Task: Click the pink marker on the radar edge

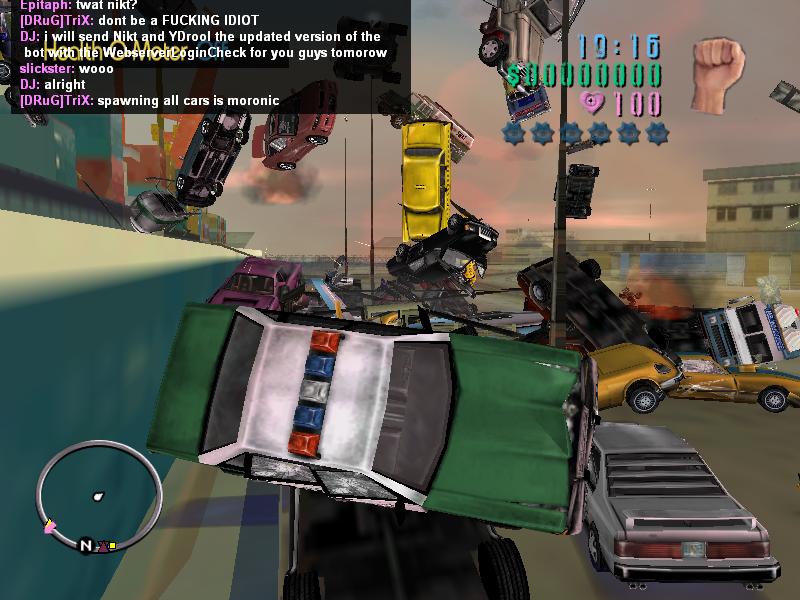Action: click(x=50, y=526)
